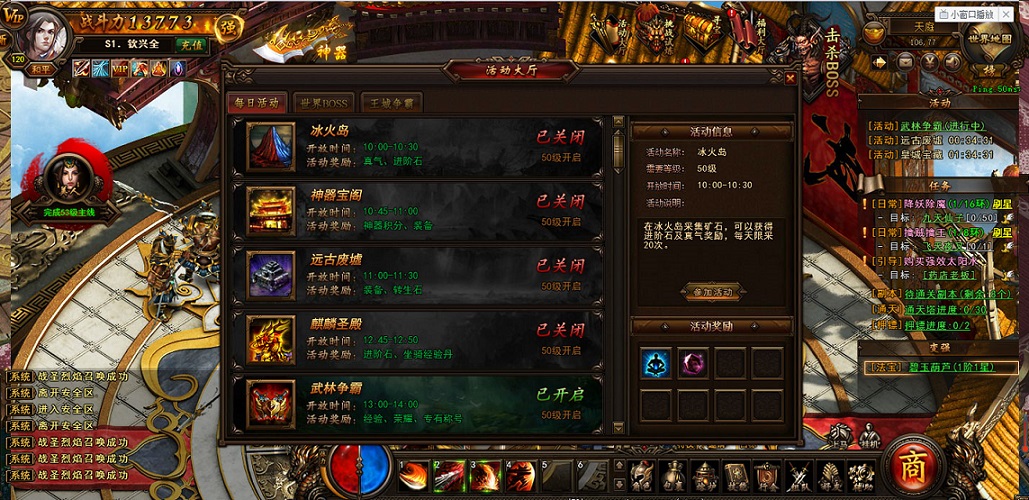Select the 每日活动 daily activities tab
Viewport: 1029px width, 500px height.
[258, 103]
